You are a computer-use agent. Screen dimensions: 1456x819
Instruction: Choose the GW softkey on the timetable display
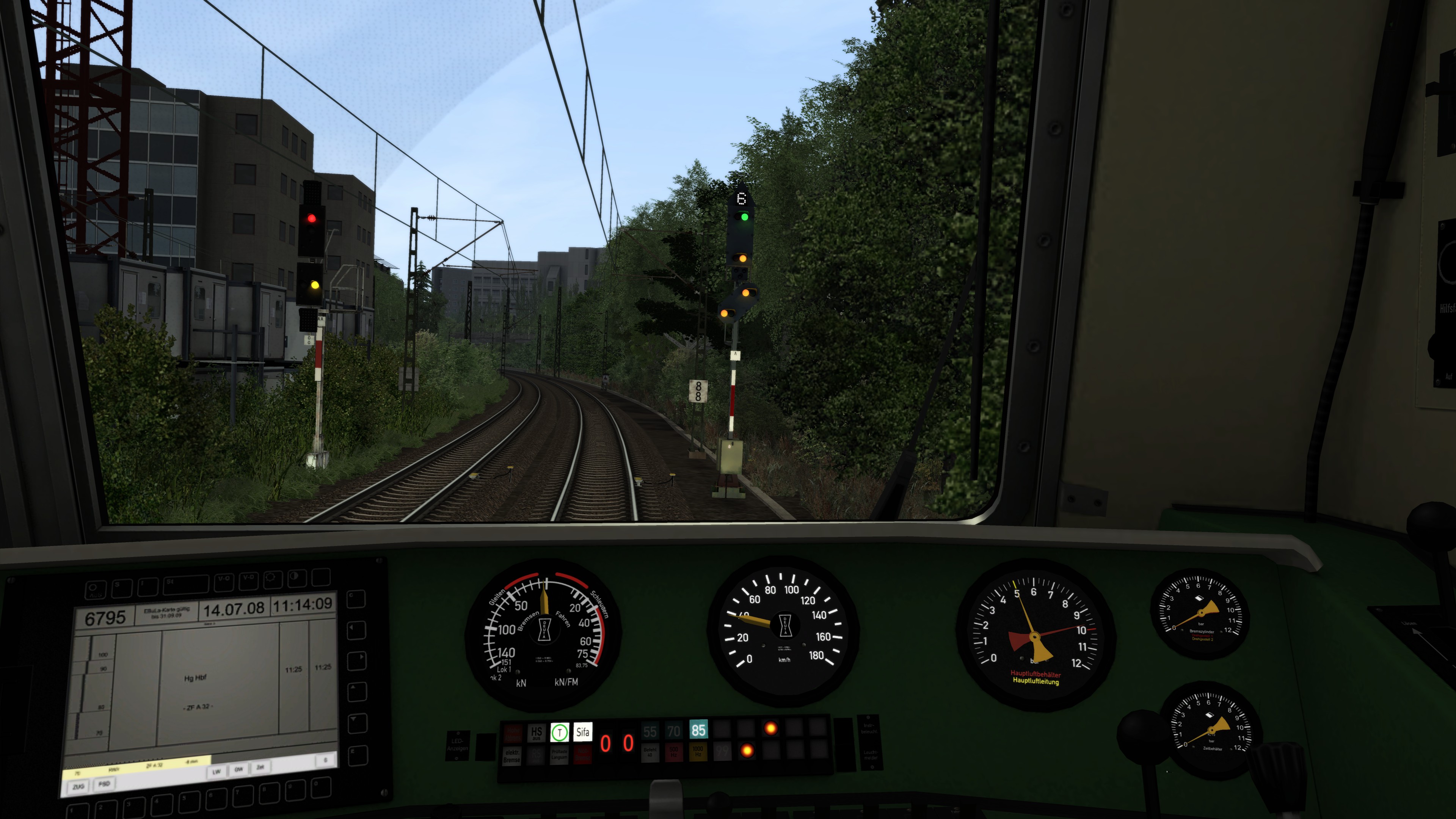[x=238, y=769]
